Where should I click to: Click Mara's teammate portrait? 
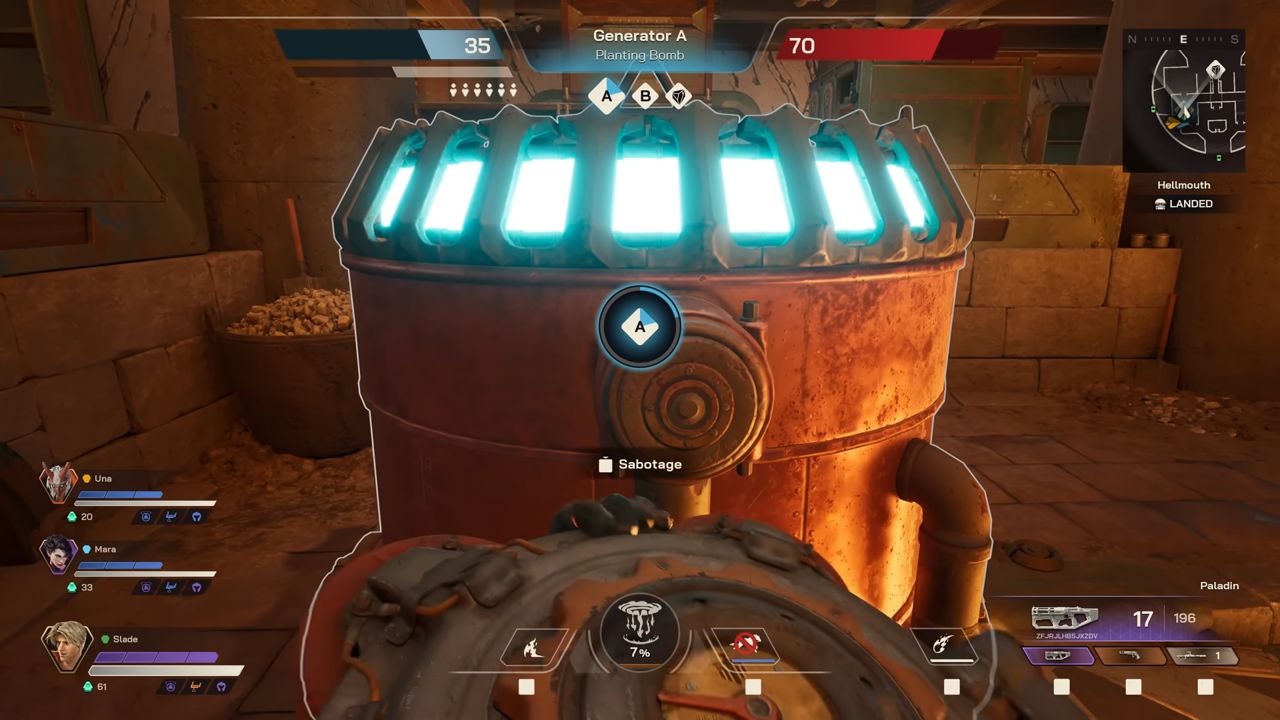click(58, 554)
